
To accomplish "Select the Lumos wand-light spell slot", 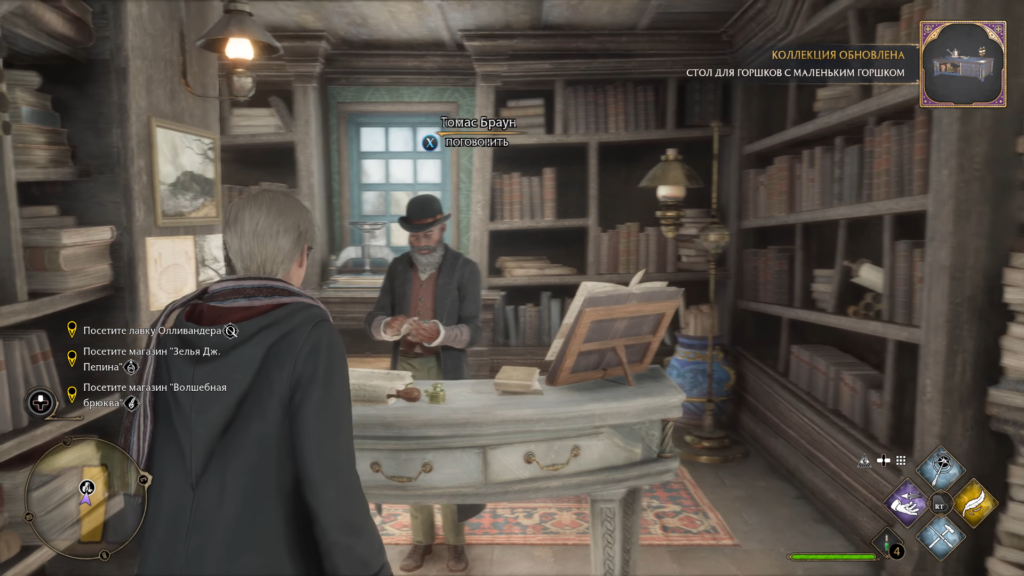I will [x=939, y=467].
